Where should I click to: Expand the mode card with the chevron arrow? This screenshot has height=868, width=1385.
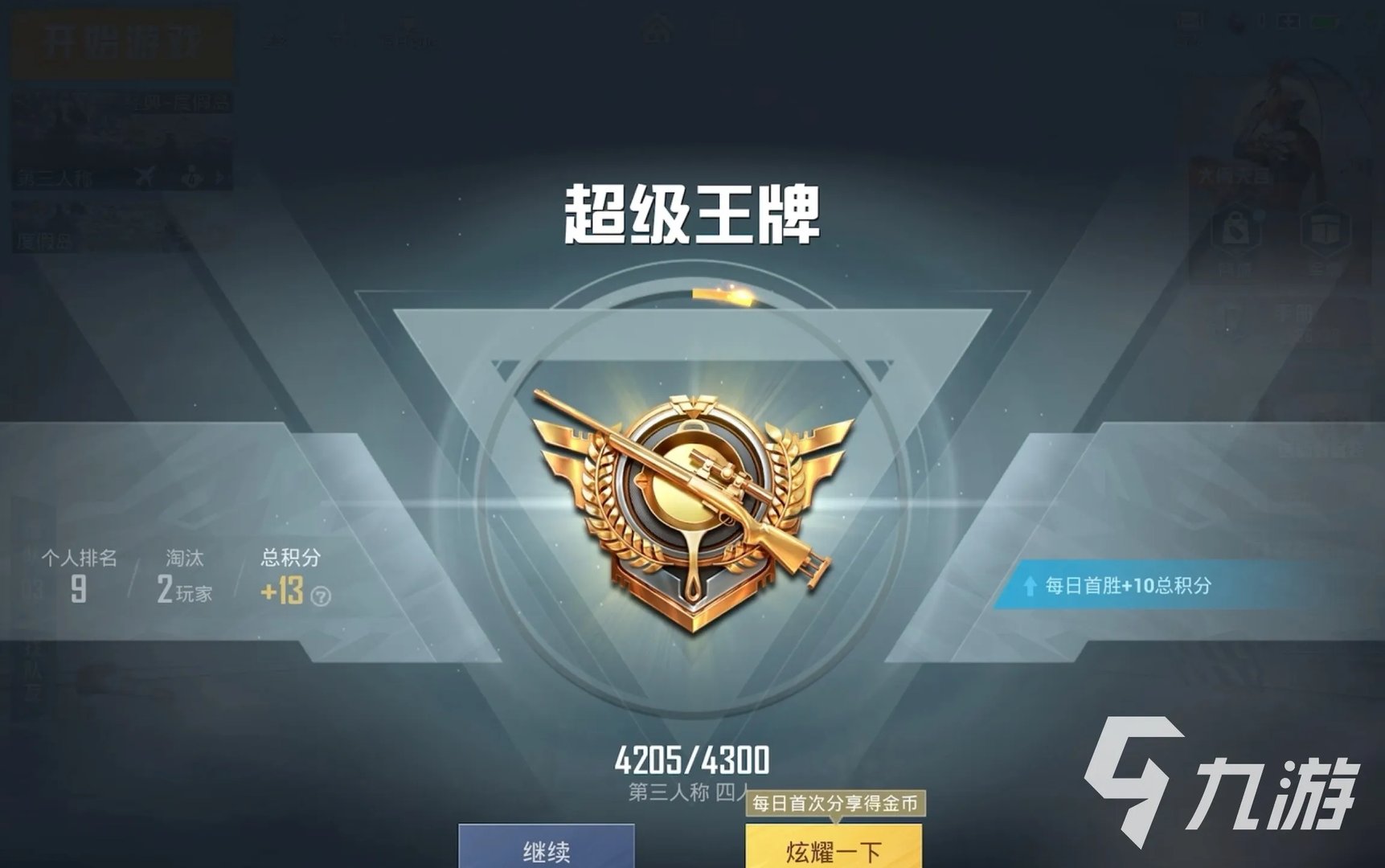pos(219,178)
